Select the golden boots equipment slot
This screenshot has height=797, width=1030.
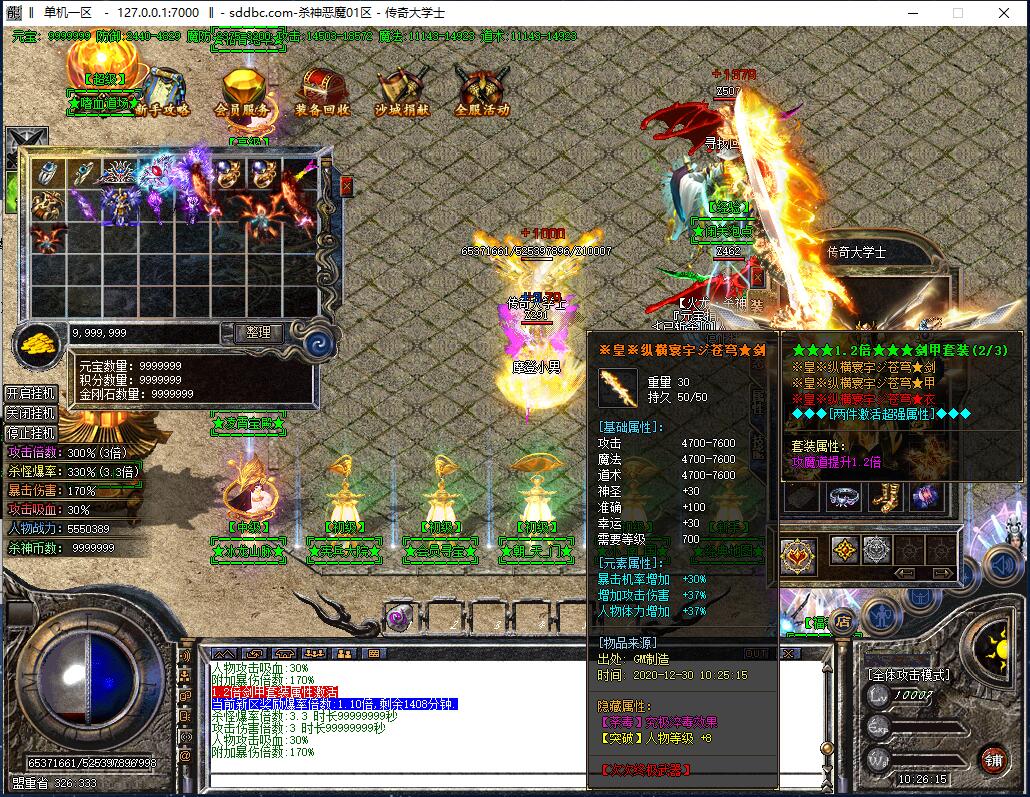[x=884, y=497]
